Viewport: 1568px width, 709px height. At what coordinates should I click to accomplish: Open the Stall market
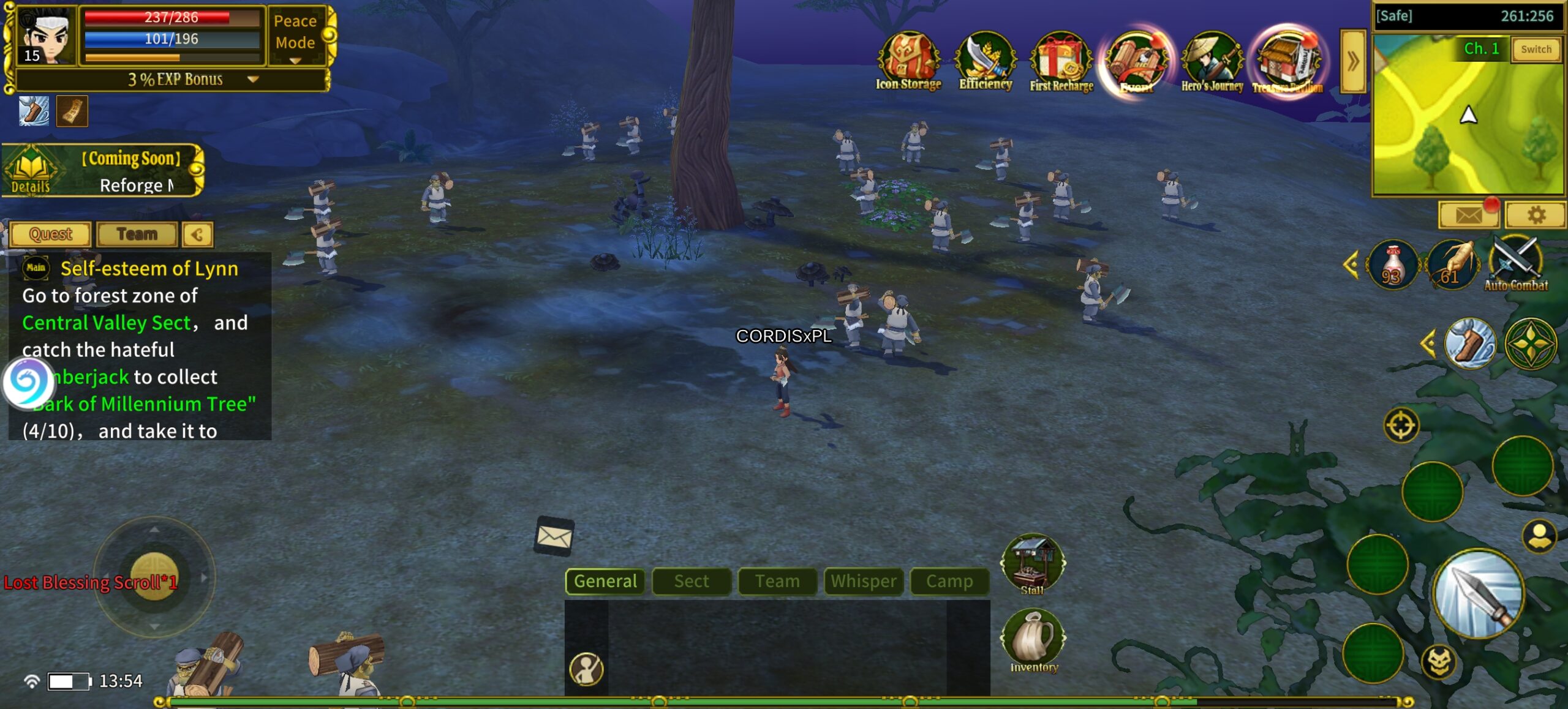point(1033,563)
